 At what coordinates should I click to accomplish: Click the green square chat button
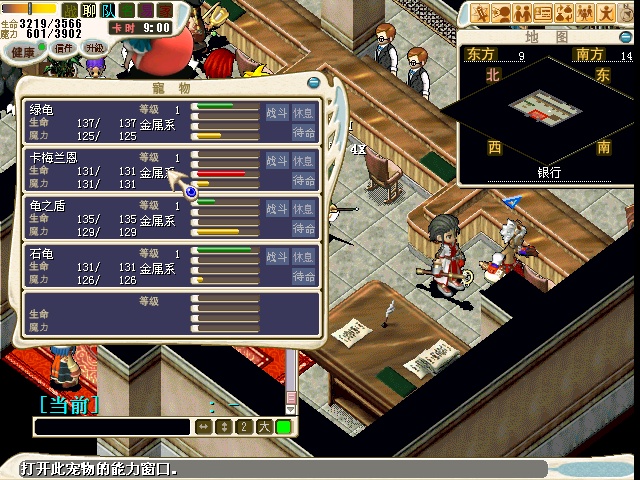coord(284,427)
